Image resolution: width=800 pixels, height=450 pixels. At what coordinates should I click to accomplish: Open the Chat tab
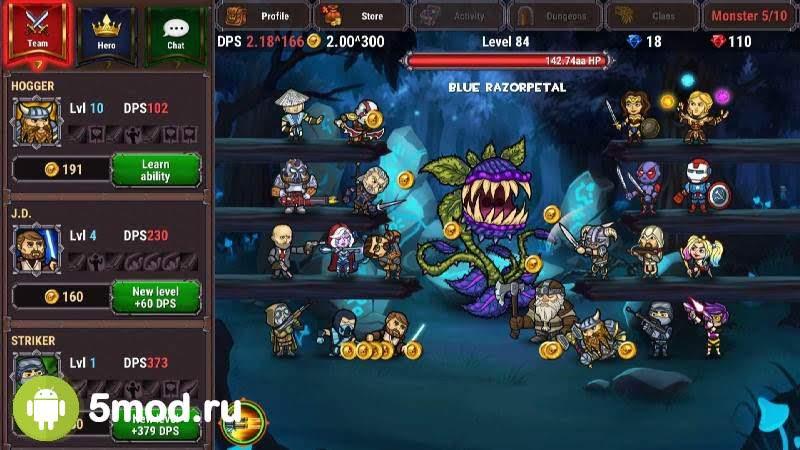(175, 32)
